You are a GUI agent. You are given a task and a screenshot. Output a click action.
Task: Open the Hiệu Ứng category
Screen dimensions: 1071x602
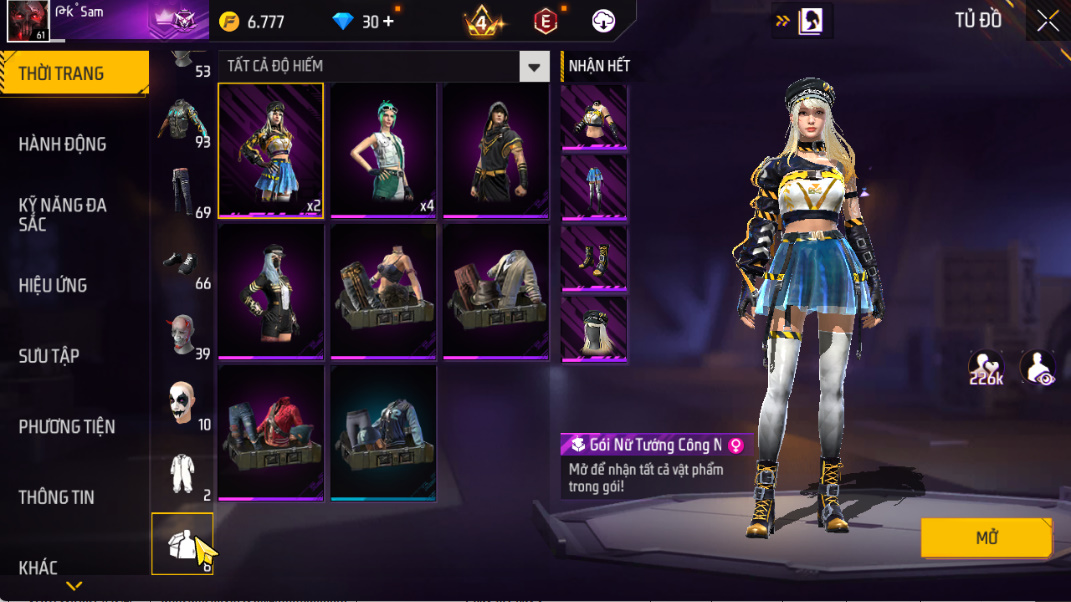pos(53,285)
